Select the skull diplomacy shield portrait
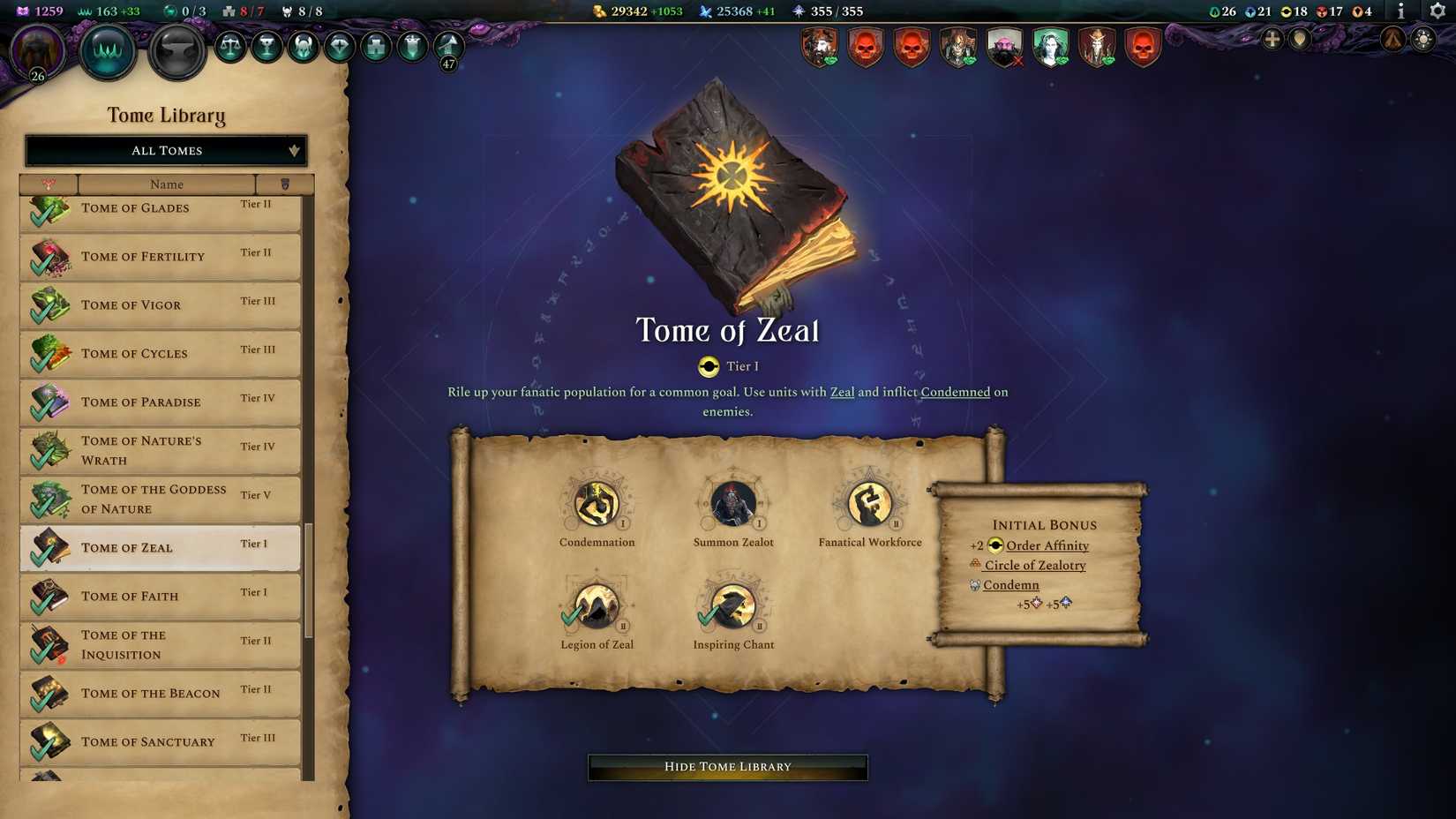Screen dimensions: 1456x819 [867, 49]
